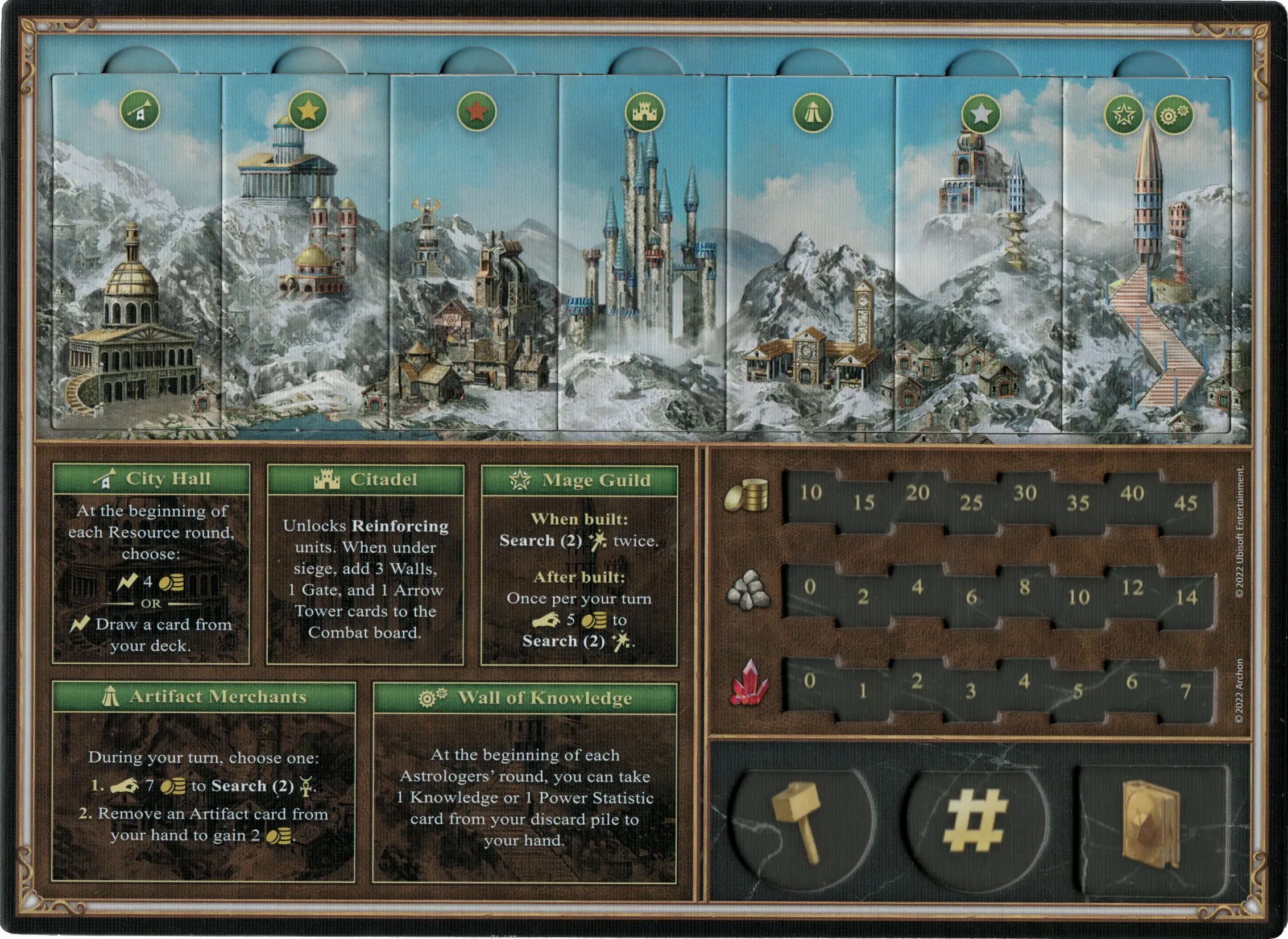Choose the Mage Guild building panel
Image resolution: width=1288 pixels, height=939 pixels.
579,565
